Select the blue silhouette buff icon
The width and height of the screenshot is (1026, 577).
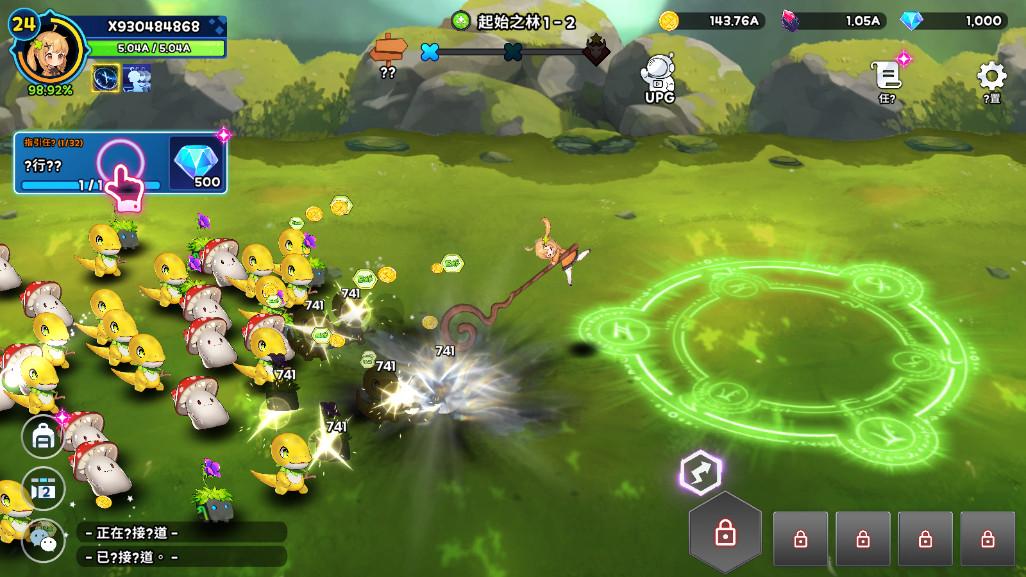point(137,78)
